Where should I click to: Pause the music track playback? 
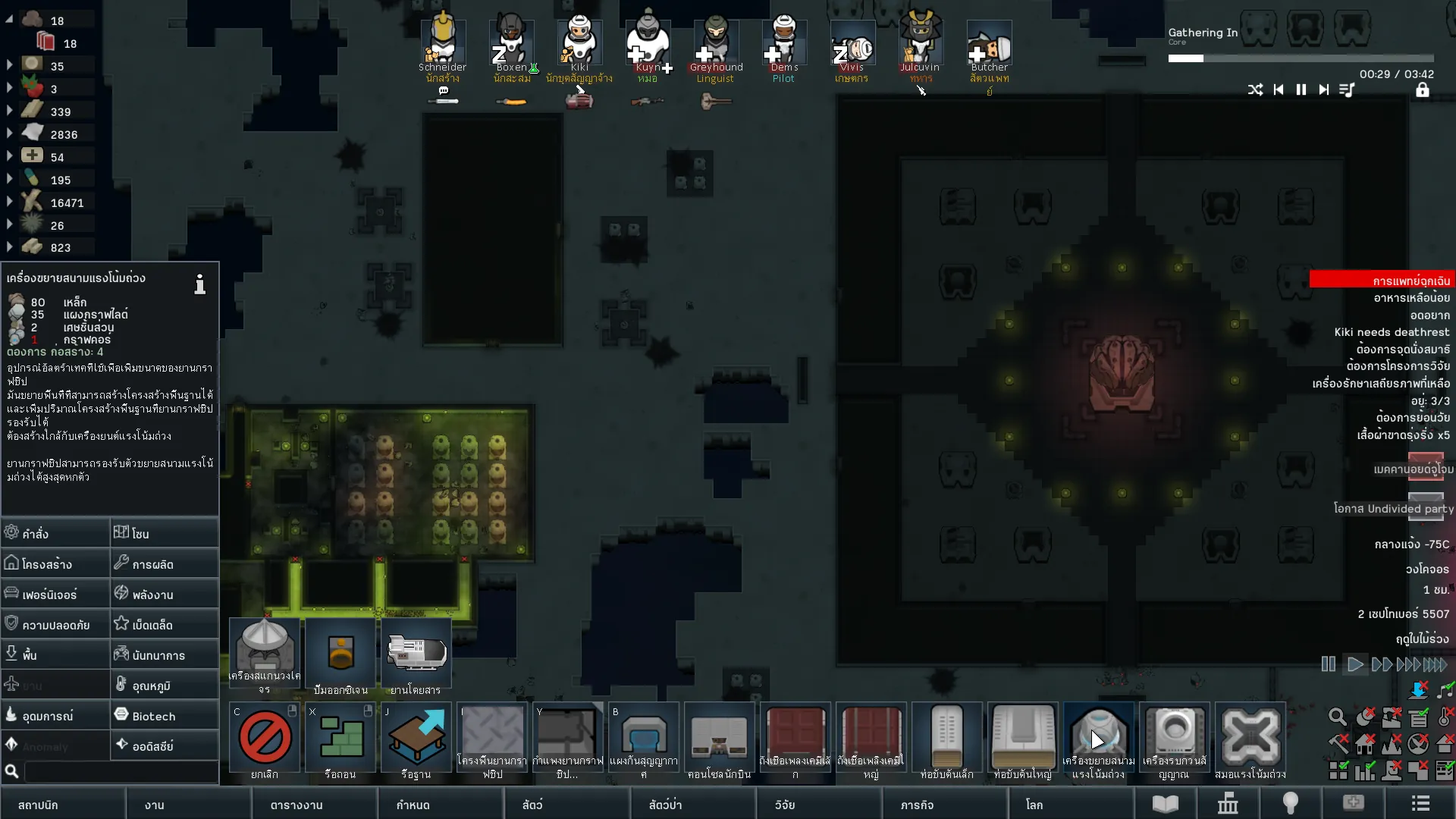(x=1301, y=89)
